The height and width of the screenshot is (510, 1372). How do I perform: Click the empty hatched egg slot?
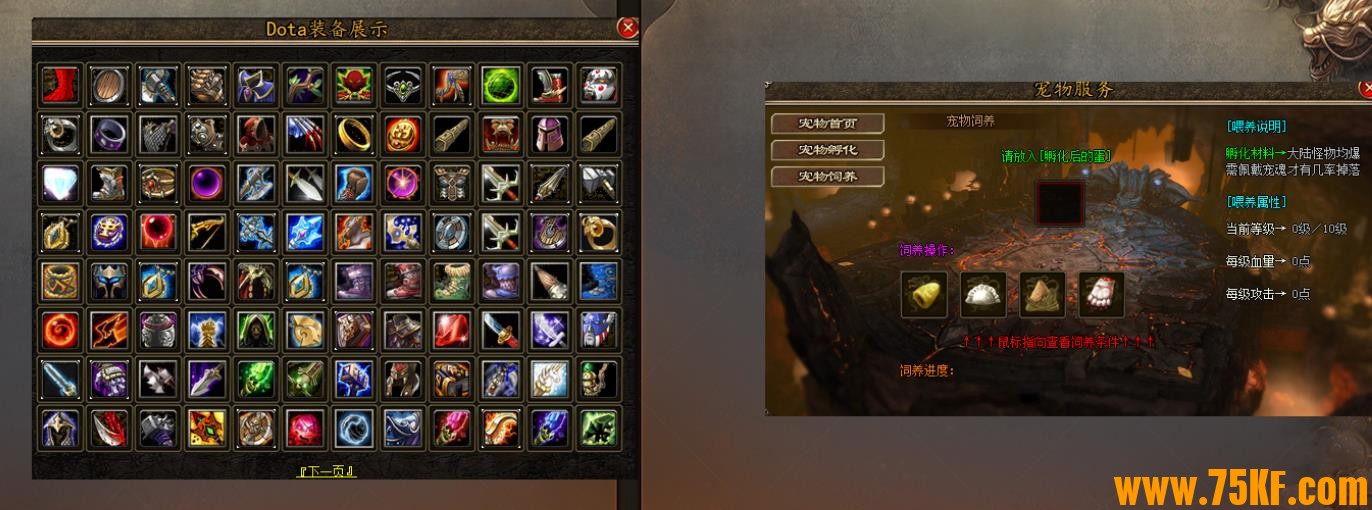(x=1062, y=203)
